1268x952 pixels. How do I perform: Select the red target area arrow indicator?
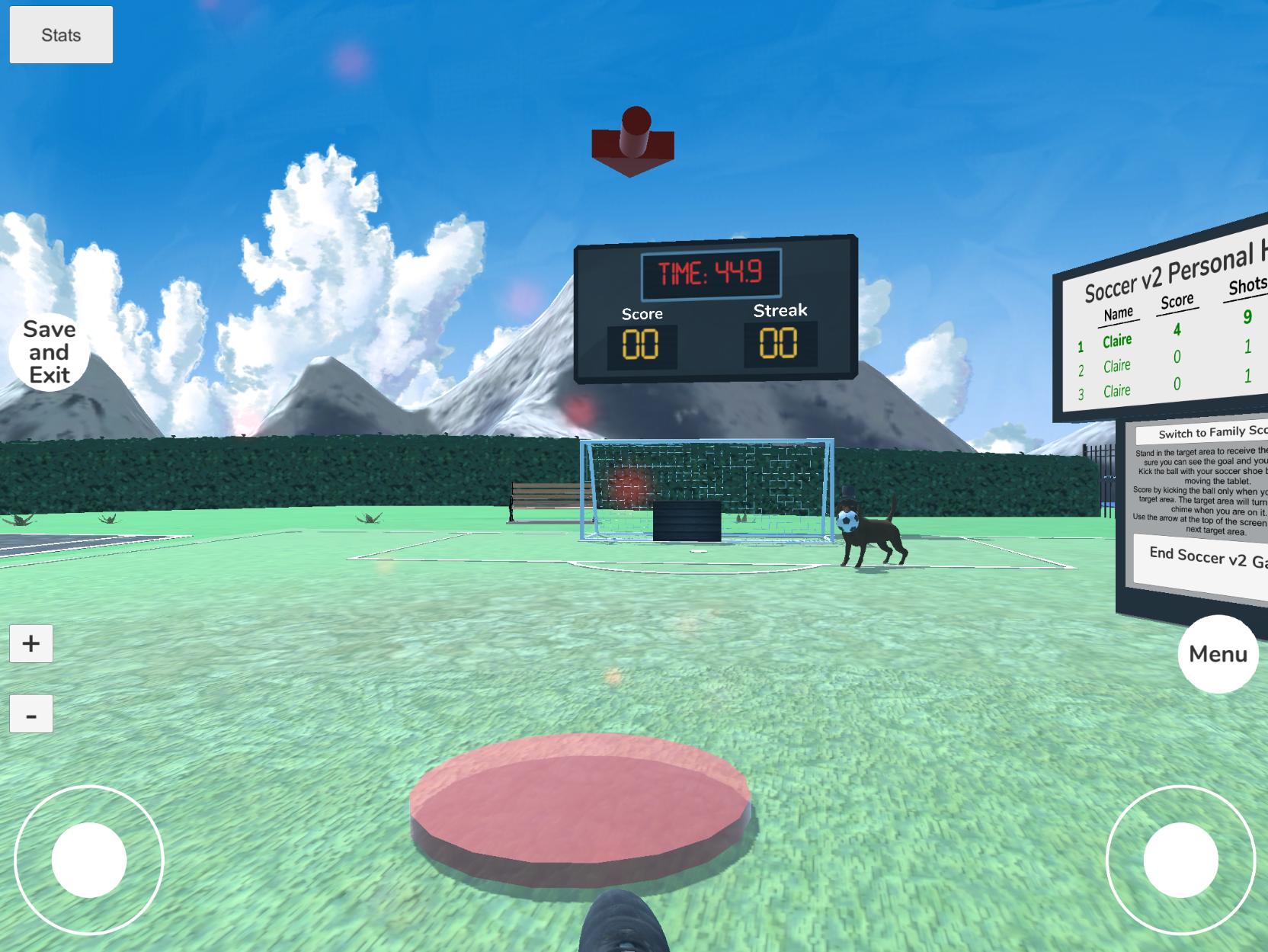(x=633, y=142)
